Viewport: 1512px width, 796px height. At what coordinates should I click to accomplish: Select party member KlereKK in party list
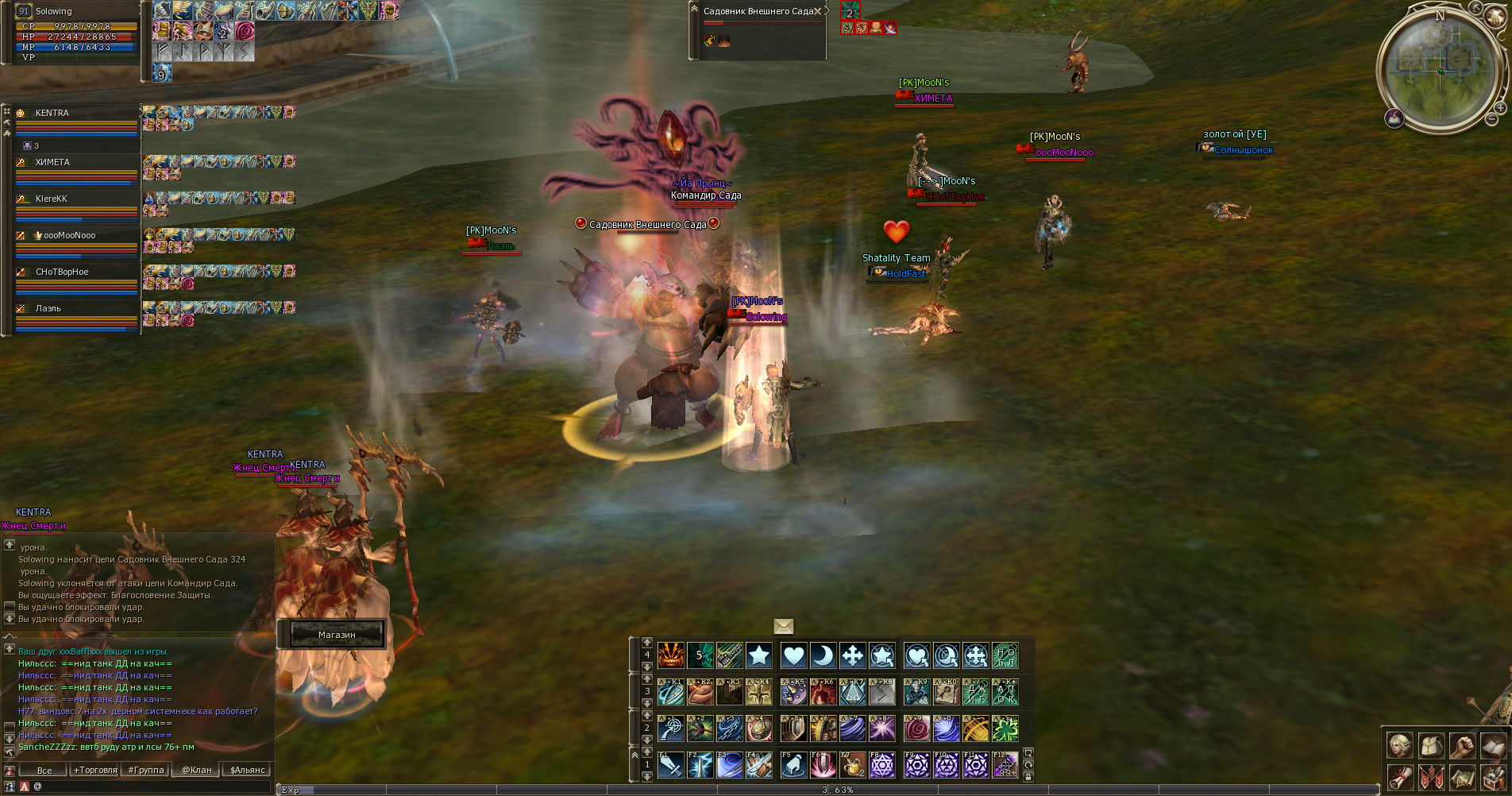point(52,199)
